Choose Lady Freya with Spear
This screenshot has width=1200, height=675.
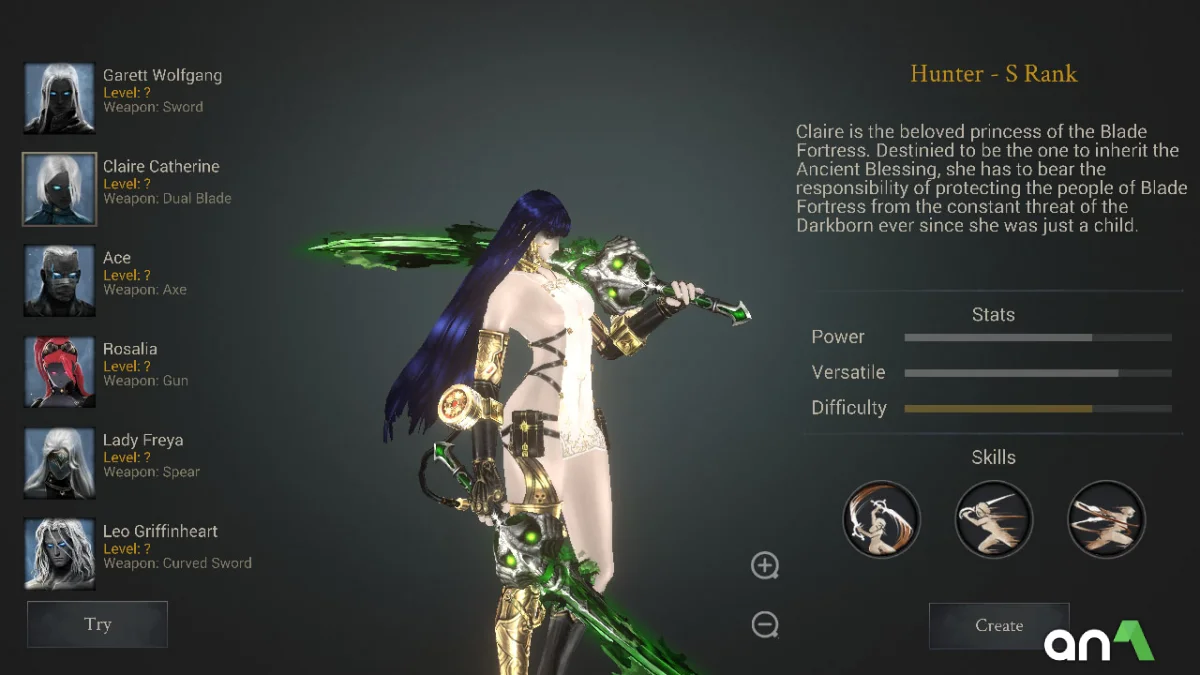60,462
